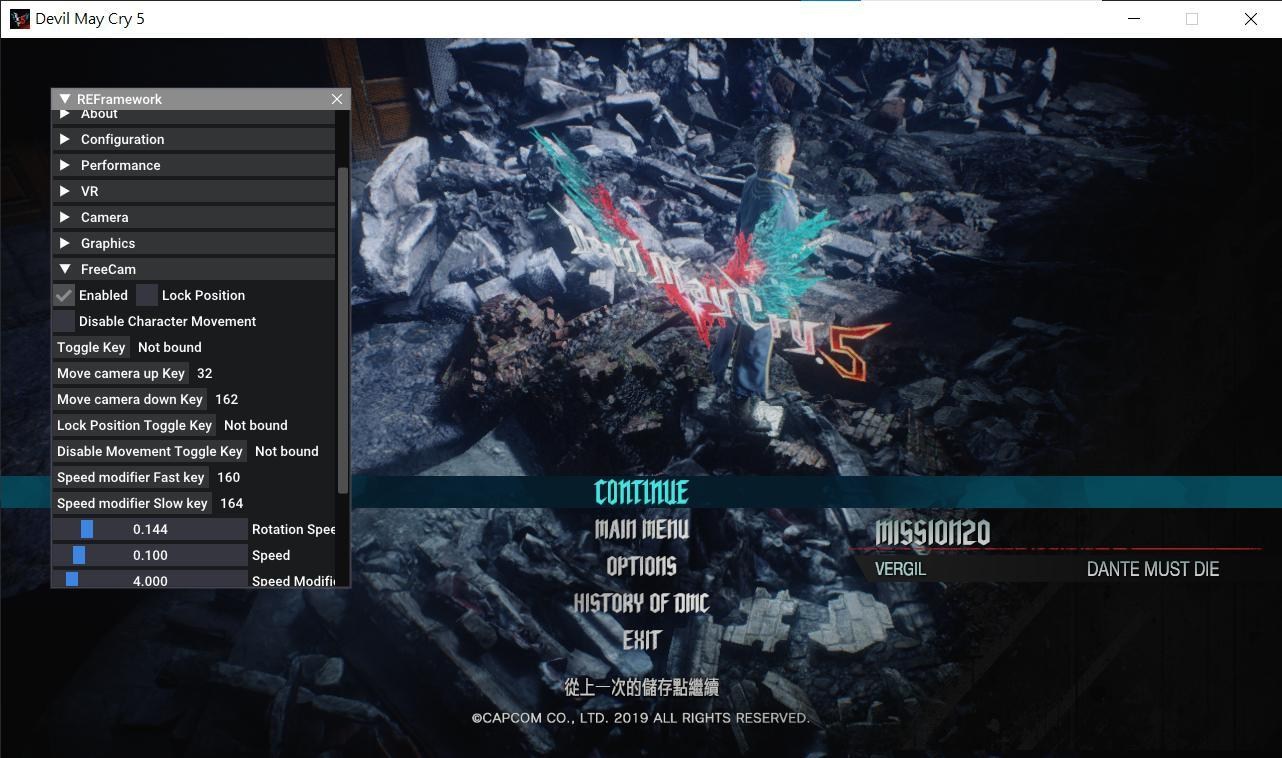Viewport: 1282px width, 758px height.
Task: Click the Devil May Cry 5 title bar icon
Action: [19, 18]
